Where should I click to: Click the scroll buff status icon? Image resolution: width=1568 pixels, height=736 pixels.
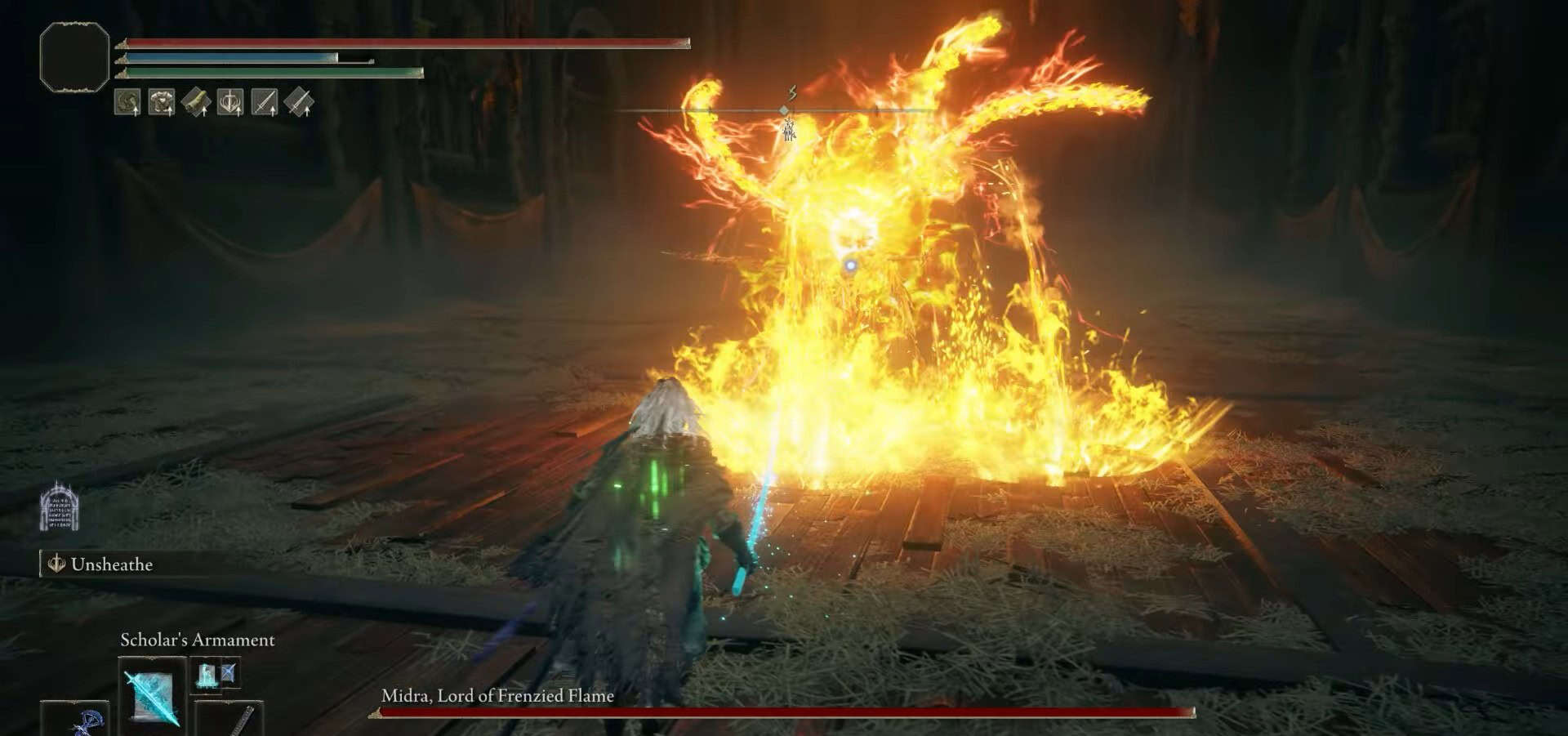(196, 103)
